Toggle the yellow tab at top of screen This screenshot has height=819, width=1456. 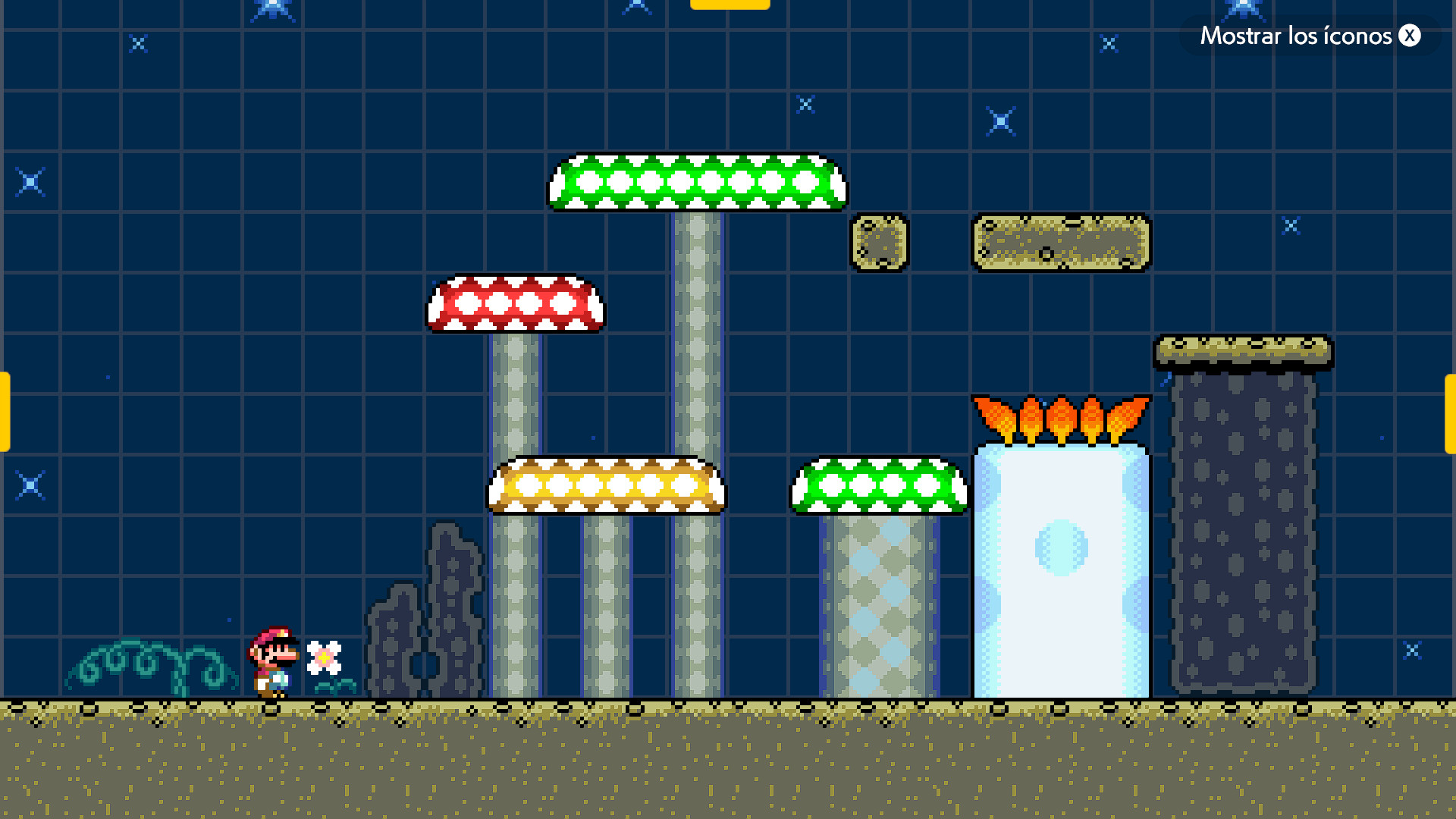(730, 5)
